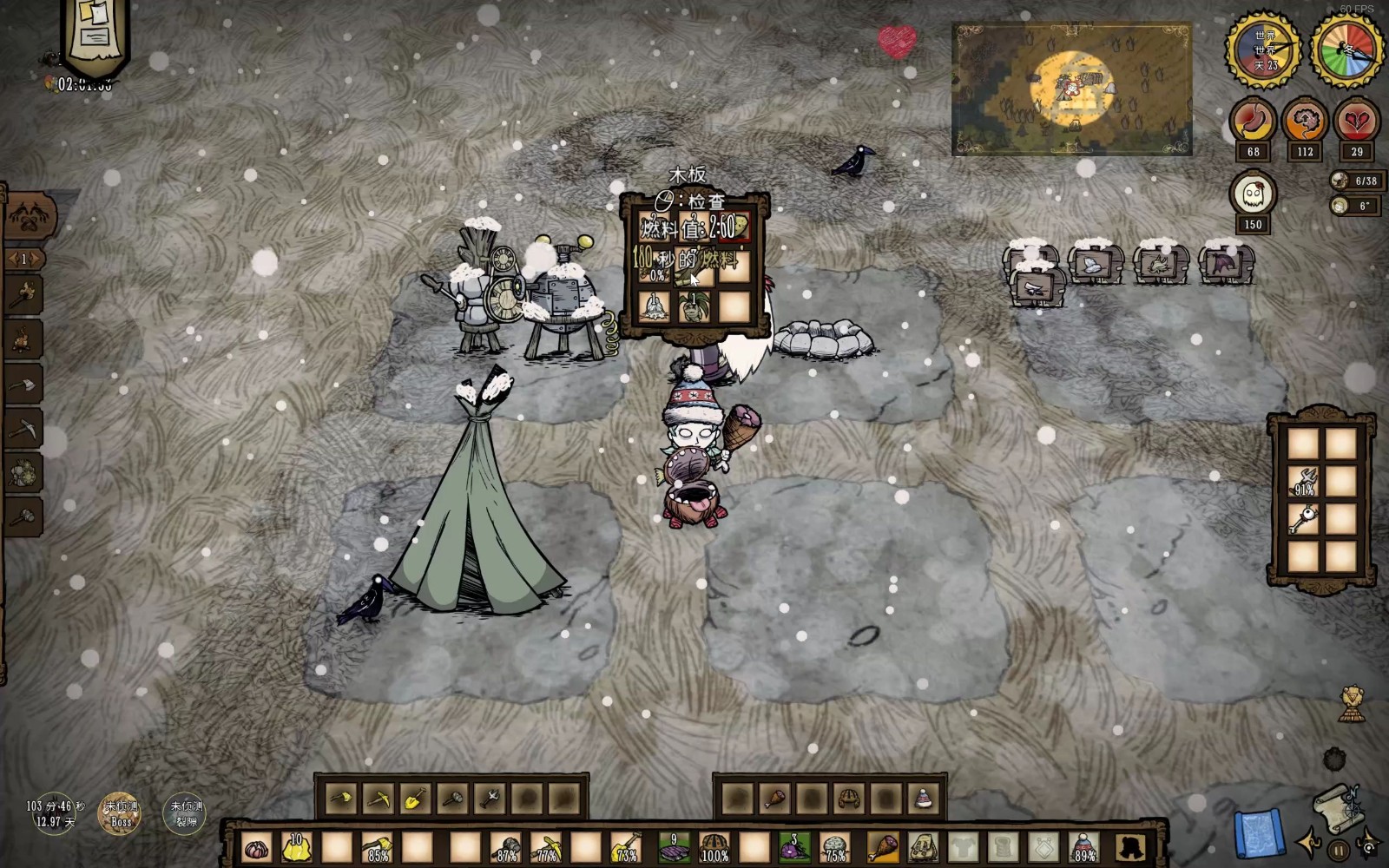Select the equipped winter hat at 89%

coord(1084,847)
